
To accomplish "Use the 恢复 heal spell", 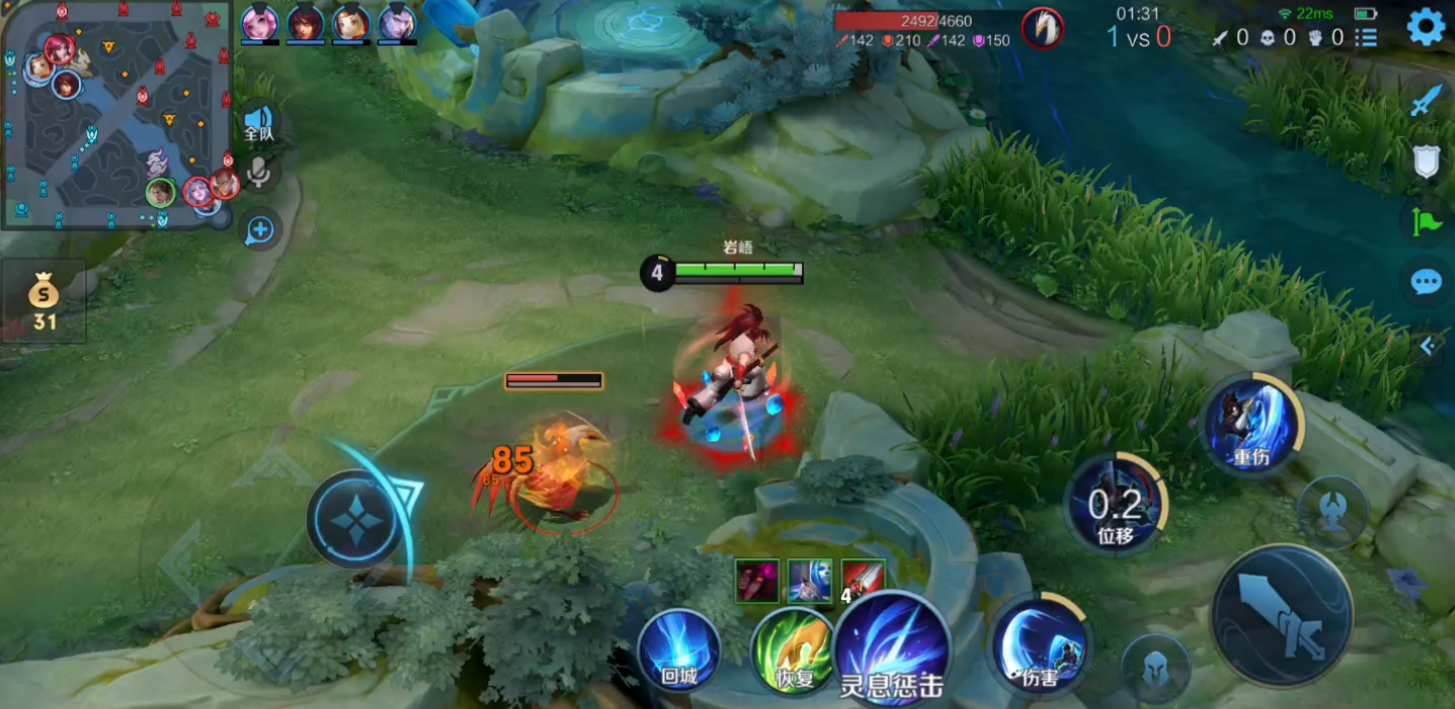I will (792, 650).
